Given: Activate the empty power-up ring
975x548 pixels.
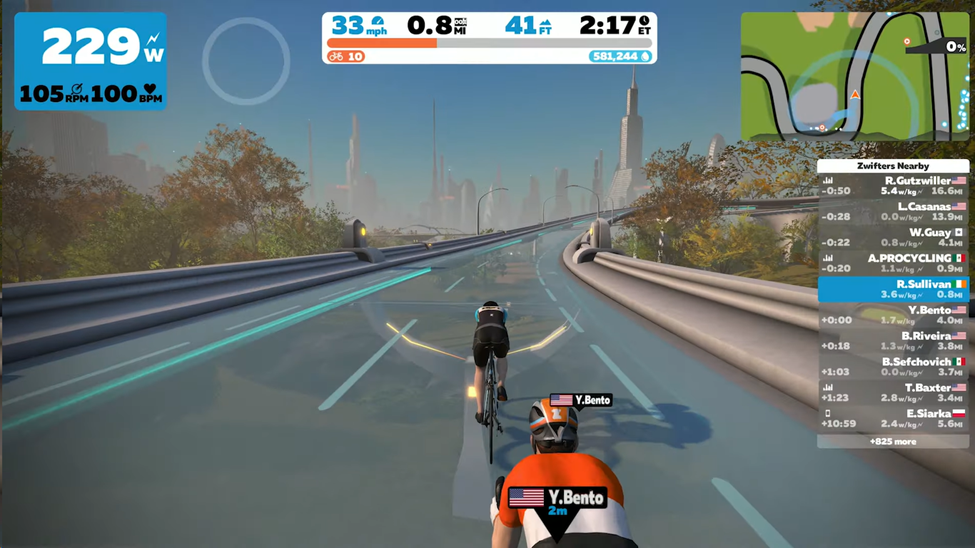Looking at the screenshot, I should tap(246, 62).
